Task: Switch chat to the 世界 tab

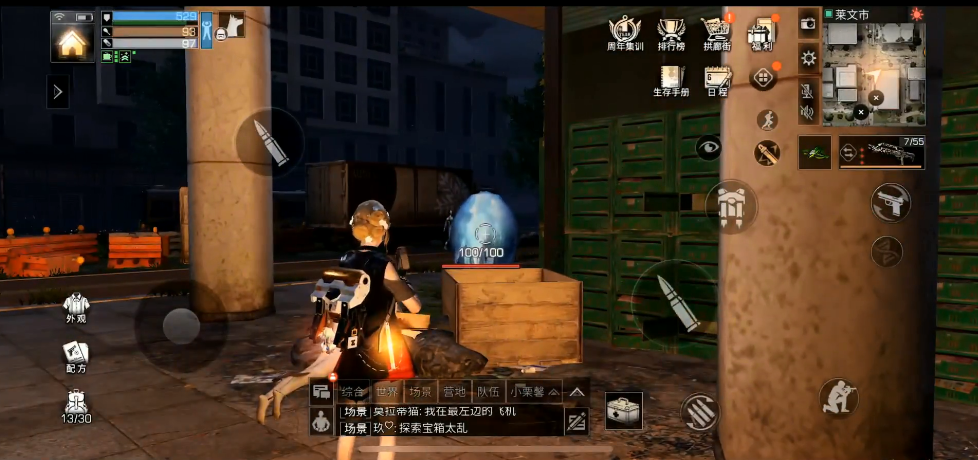Action: coord(387,391)
